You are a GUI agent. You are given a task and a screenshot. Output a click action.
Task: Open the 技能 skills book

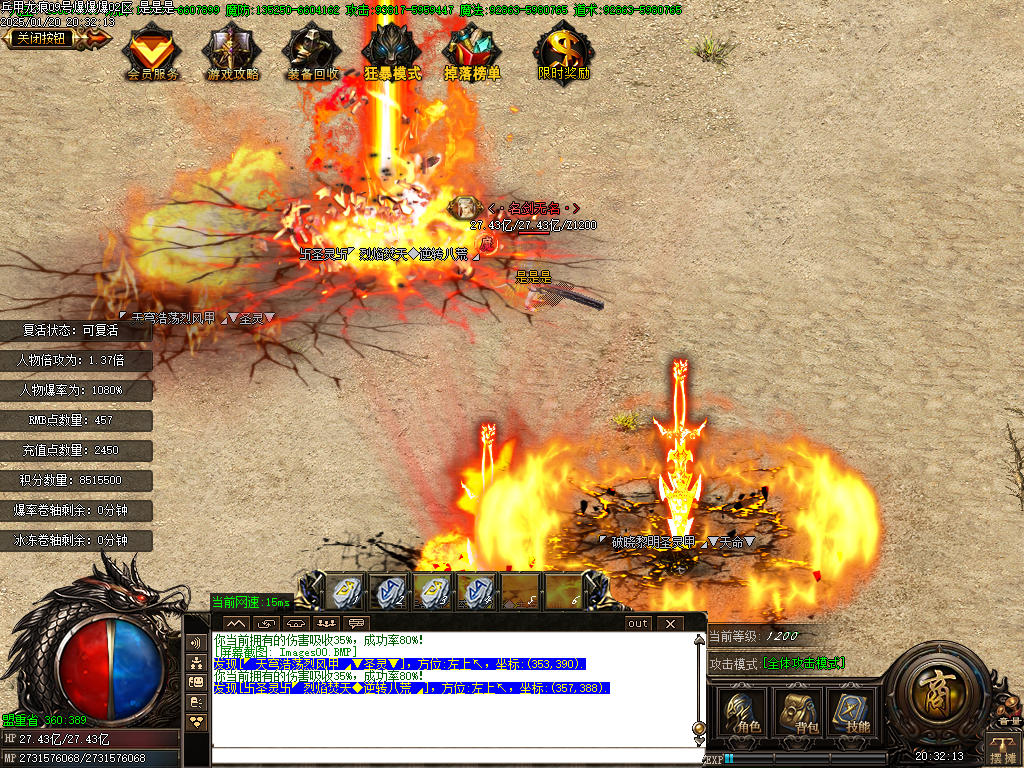[x=852, y=713]
